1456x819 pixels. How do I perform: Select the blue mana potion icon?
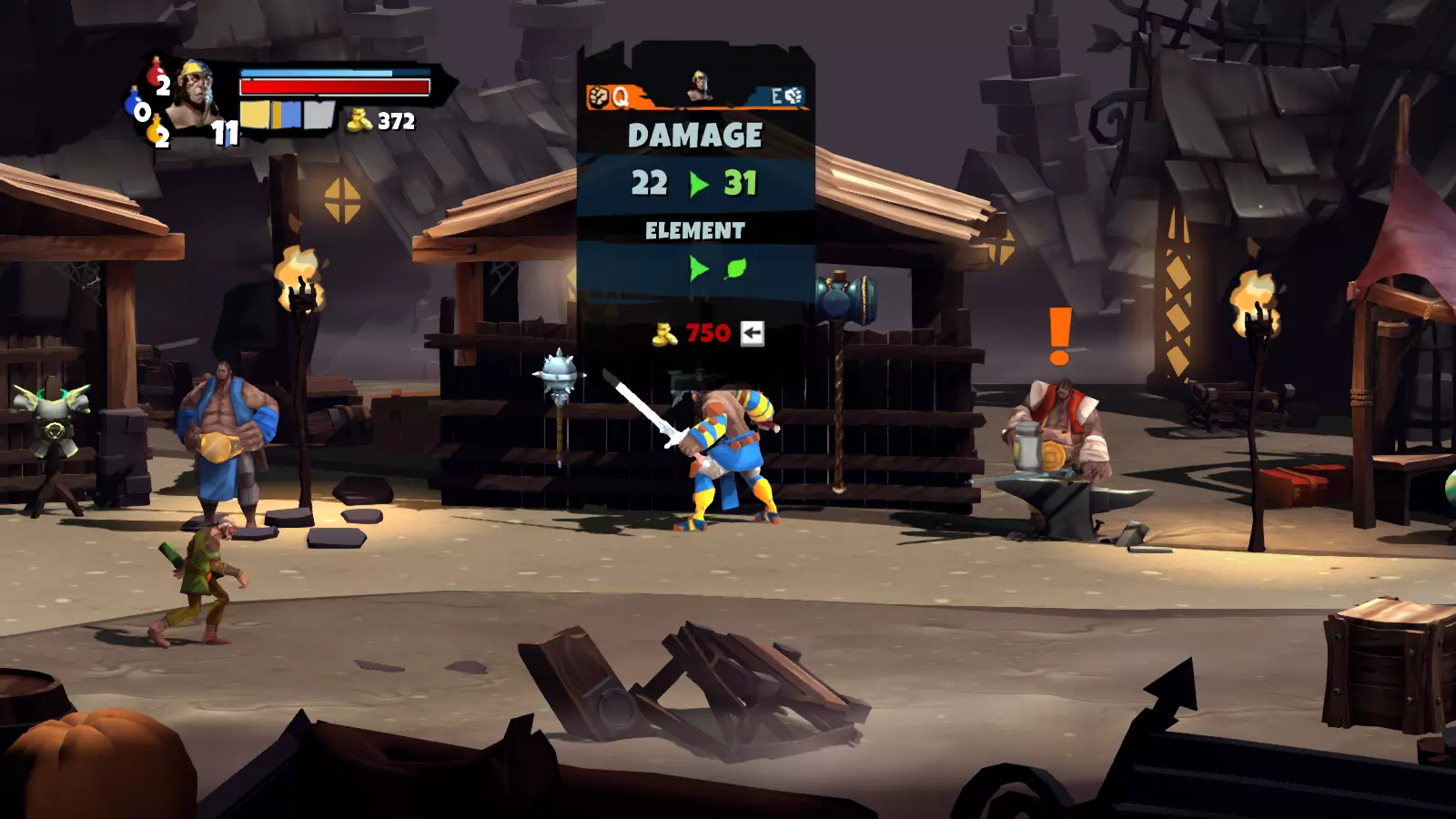(x=134, y=101)
